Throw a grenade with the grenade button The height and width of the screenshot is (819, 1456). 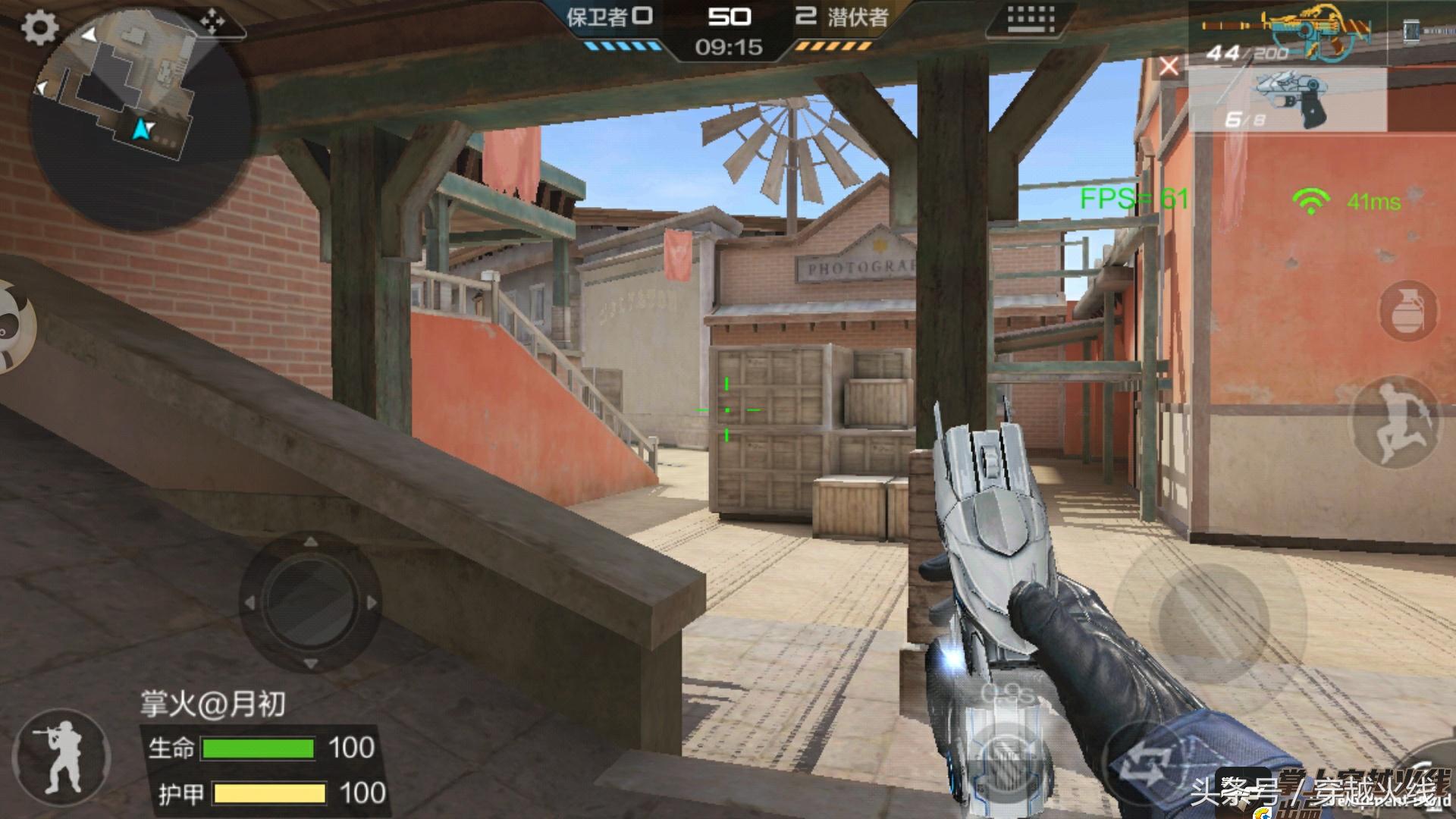pyautogui.click(x=1408, y=309)
